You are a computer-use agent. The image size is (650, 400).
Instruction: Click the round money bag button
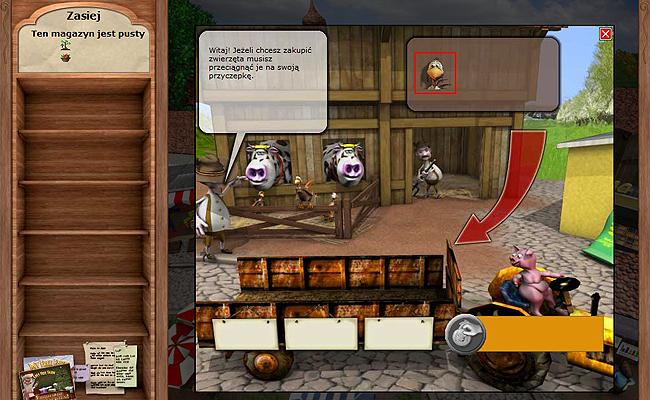point(465,333)
